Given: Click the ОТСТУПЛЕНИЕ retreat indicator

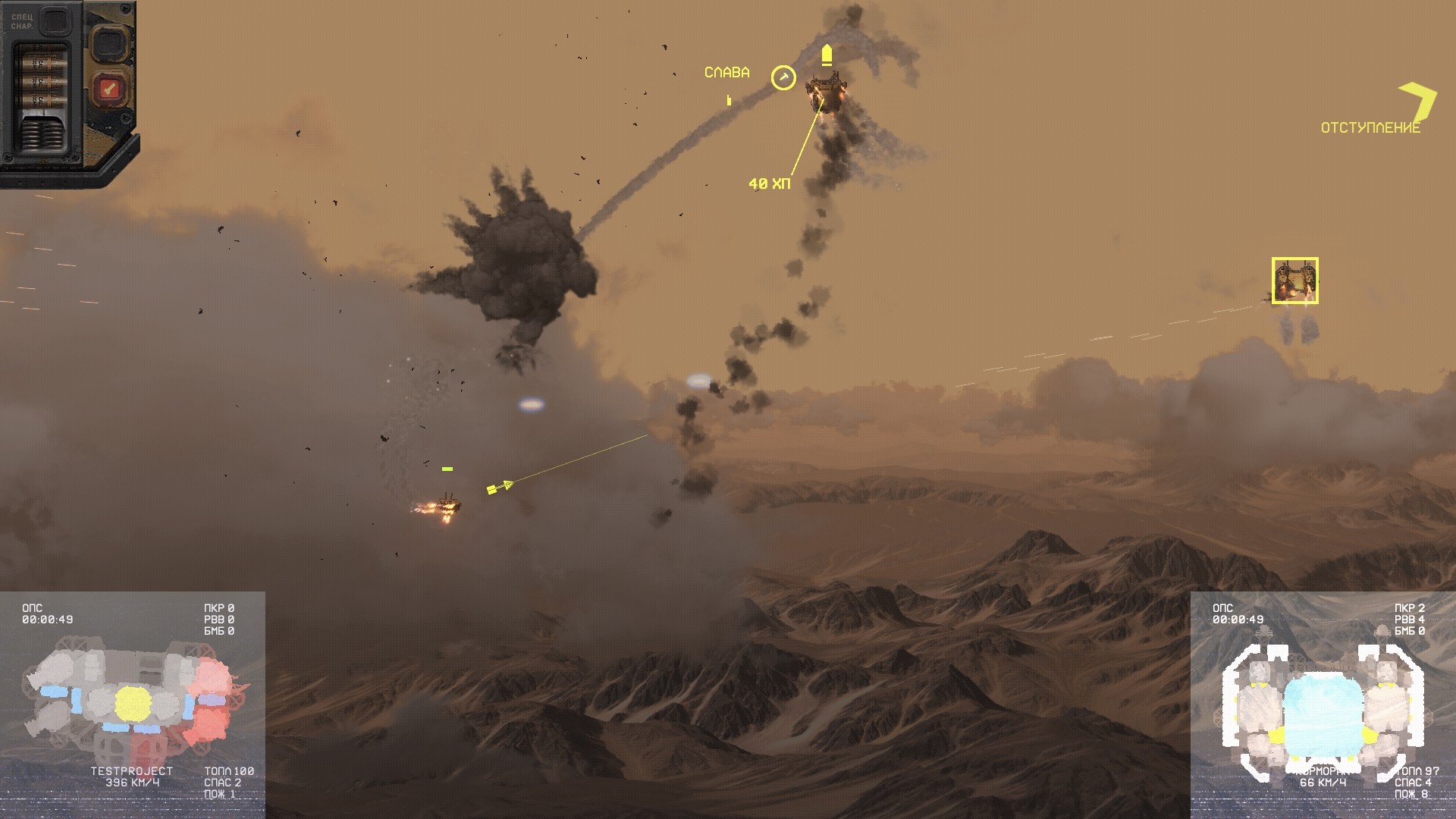Looking at the screenshot, I should pos(1370,127).
